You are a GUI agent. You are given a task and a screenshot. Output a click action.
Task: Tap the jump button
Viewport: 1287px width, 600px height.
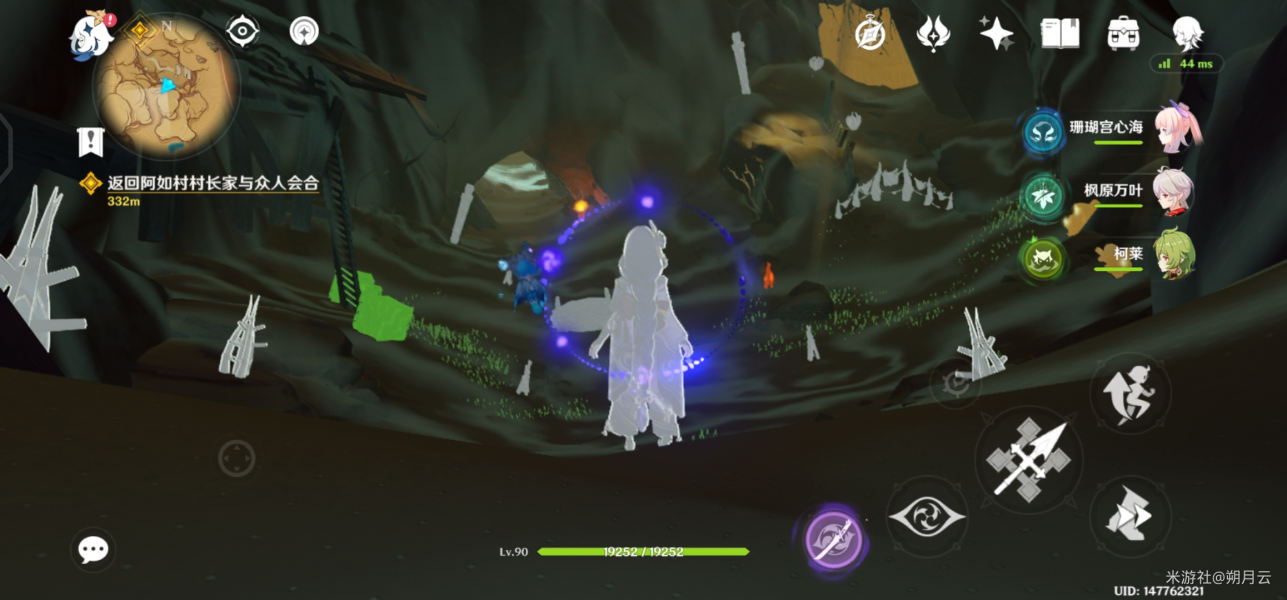tap(1129, 393)
